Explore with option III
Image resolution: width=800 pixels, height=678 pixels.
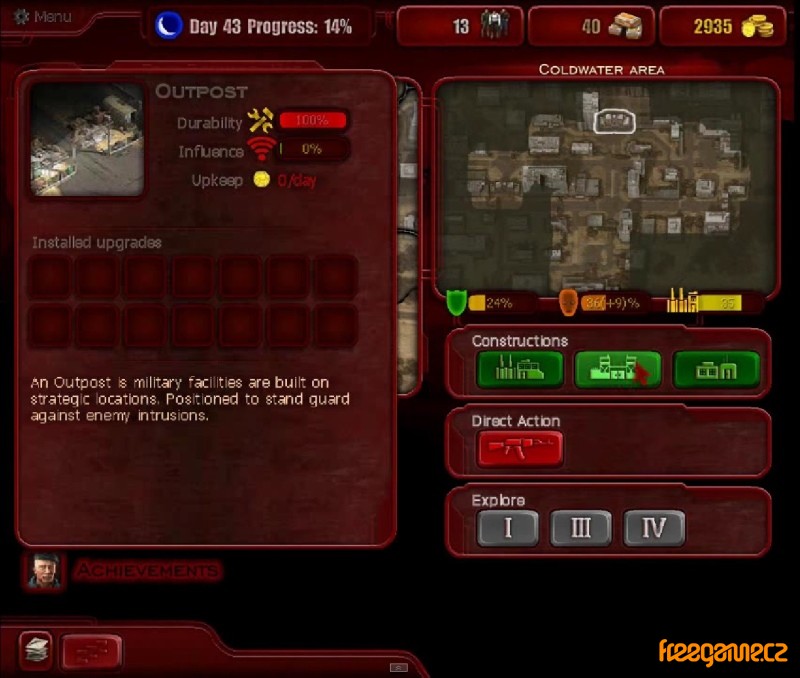click(x=580, y=527)
